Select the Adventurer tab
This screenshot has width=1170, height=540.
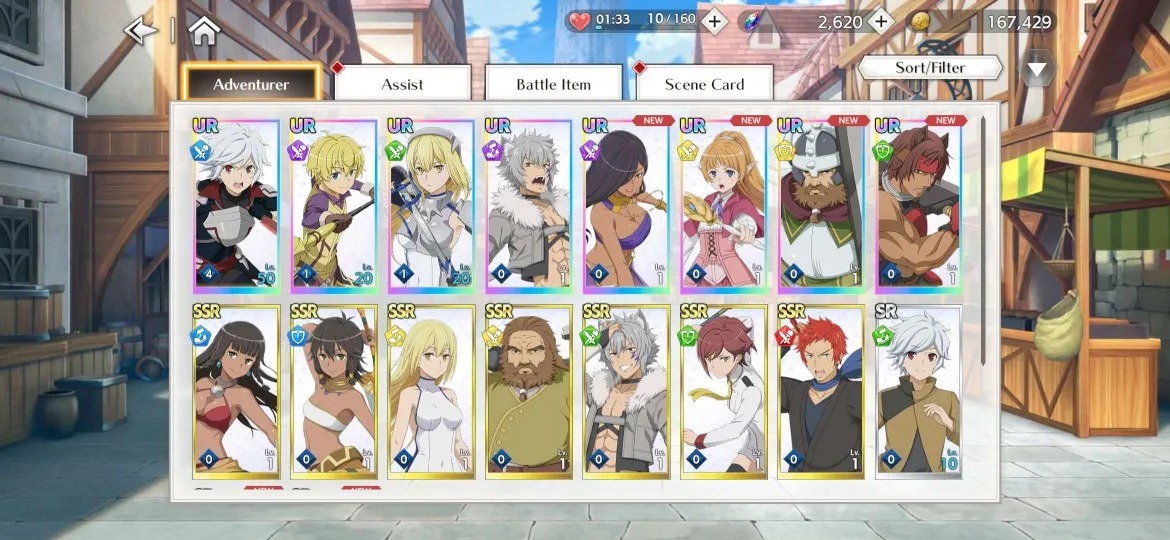(251, 85)
